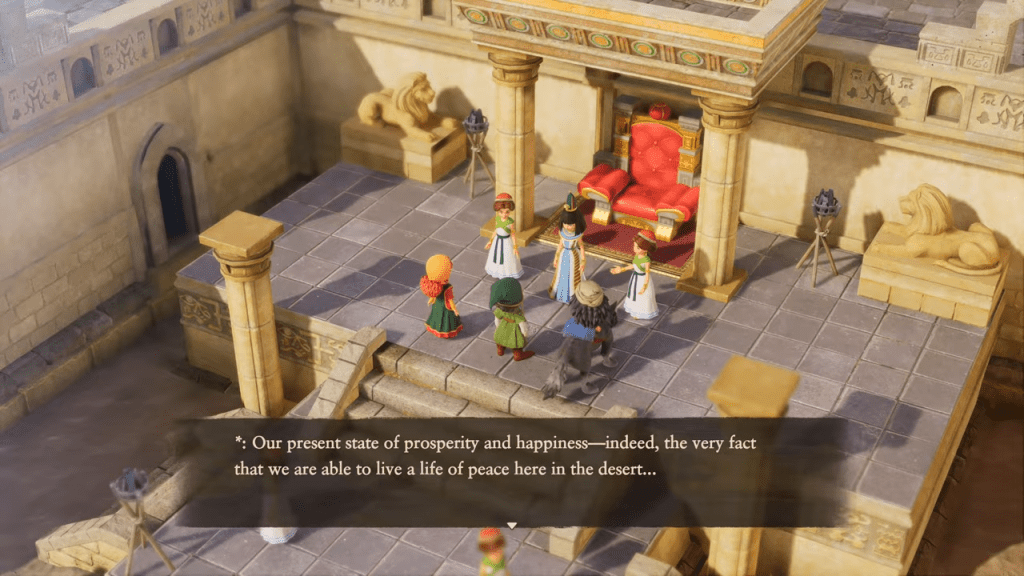Advance dialogue with the white continue arrow
The width and height of the screenshot is (1024, 576).
tap(512, 525)
